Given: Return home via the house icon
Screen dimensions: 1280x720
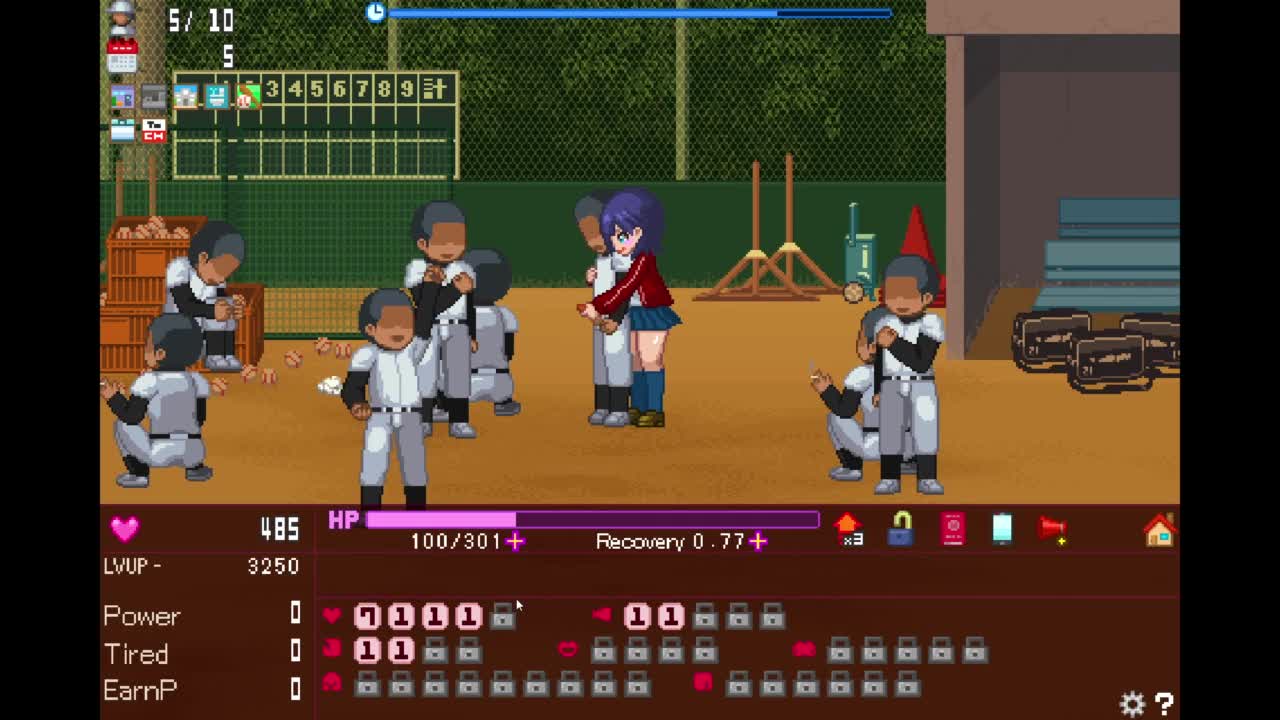Looking at the screenshot, I should (x=1159, y=530).
